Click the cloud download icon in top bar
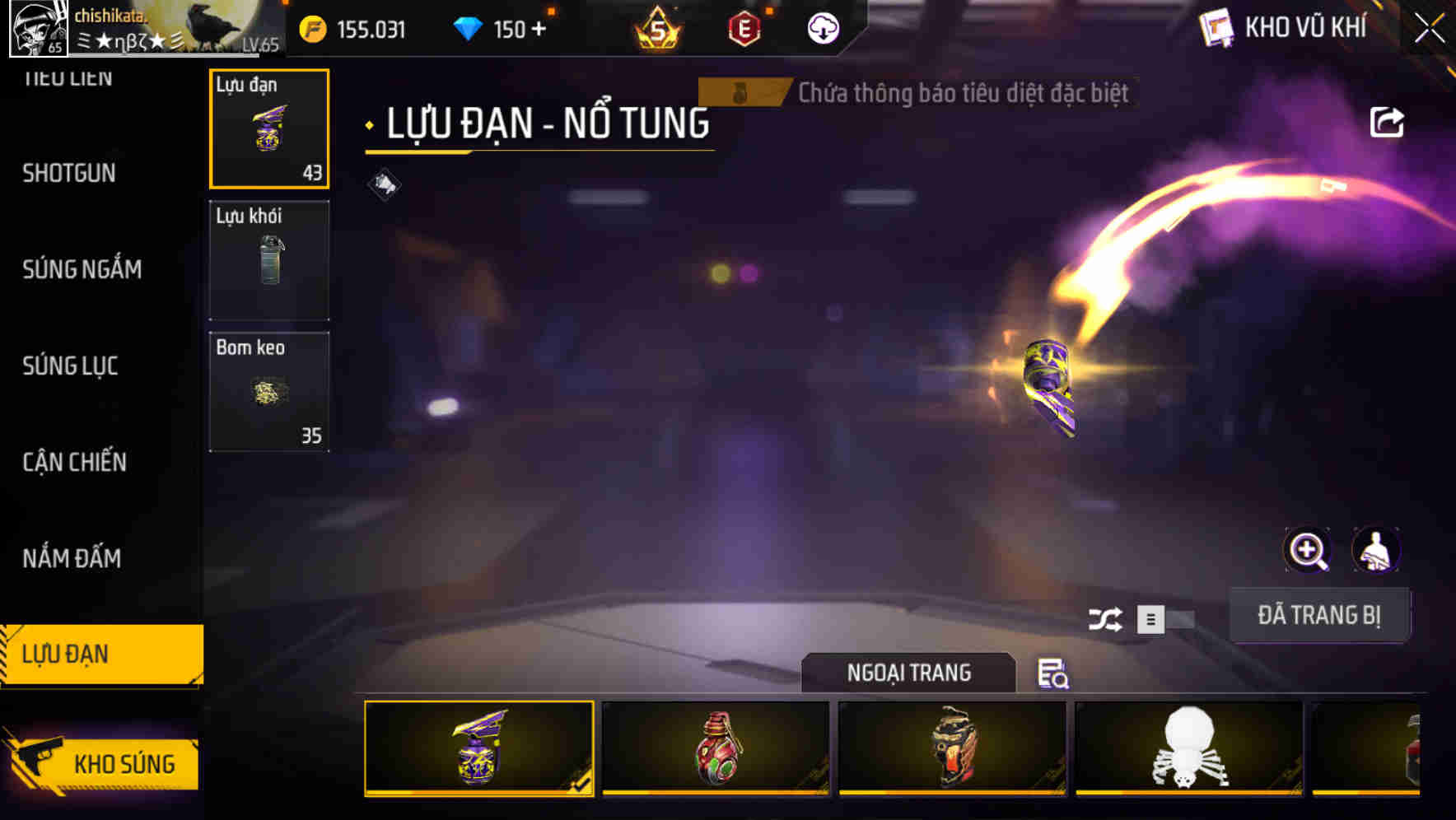The height and width of the screenshot is (820, 1456). click(x=822, y=29)
